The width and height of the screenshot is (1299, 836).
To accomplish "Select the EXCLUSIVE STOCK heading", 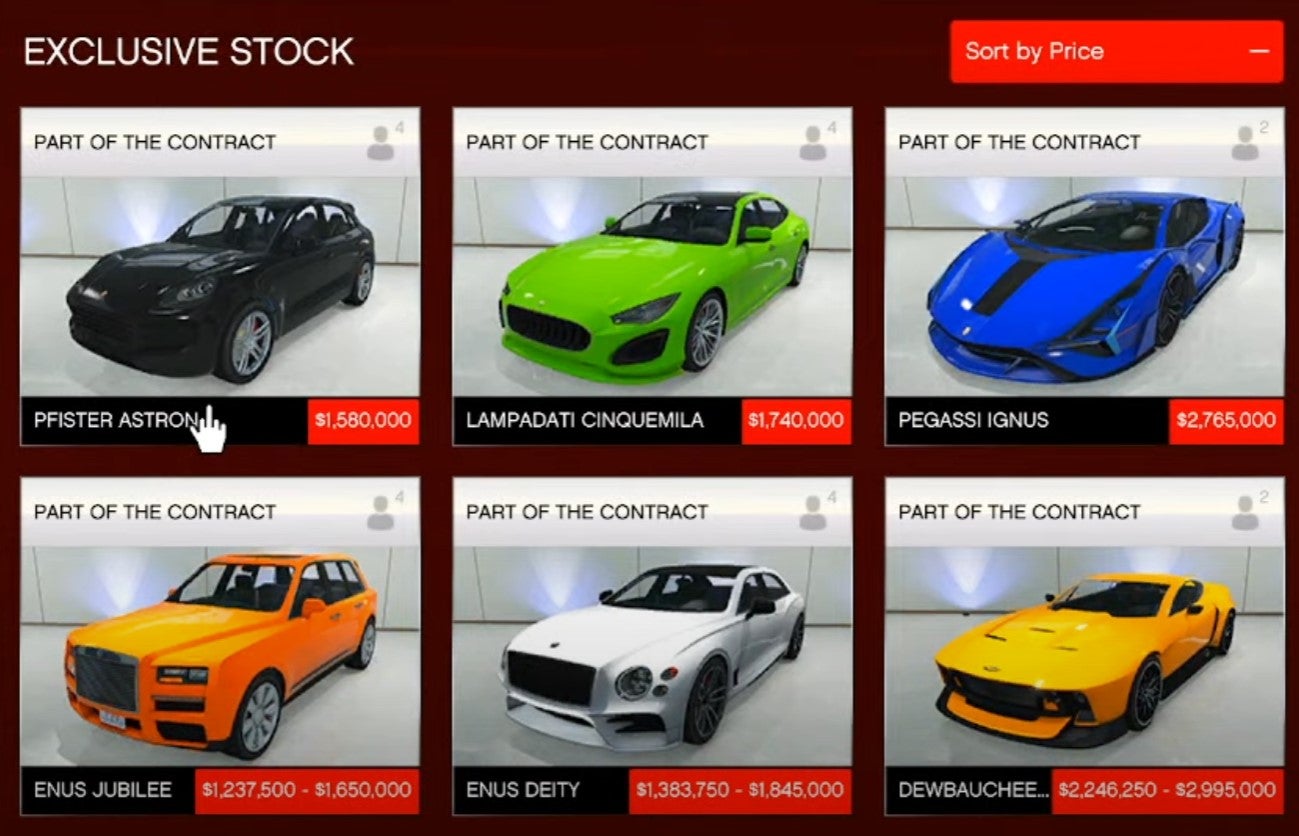I will [188, 51].
